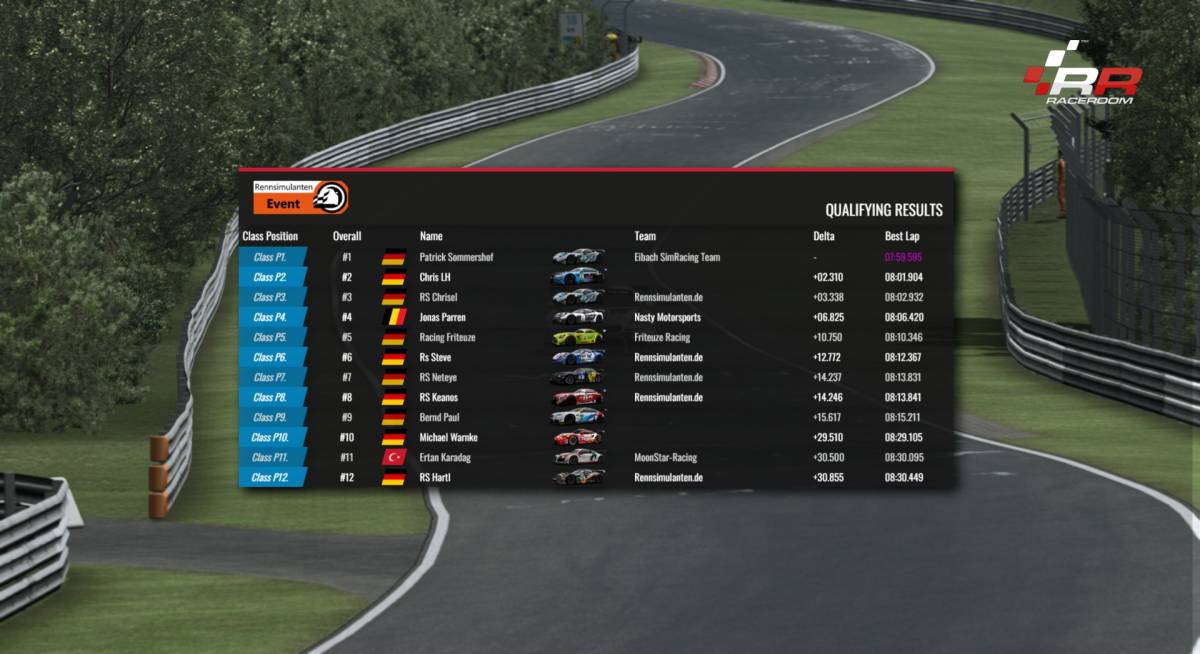Screen dimensions: 1200x654
Task: Click the Class Position column header
Action: (x=270, y=236)
